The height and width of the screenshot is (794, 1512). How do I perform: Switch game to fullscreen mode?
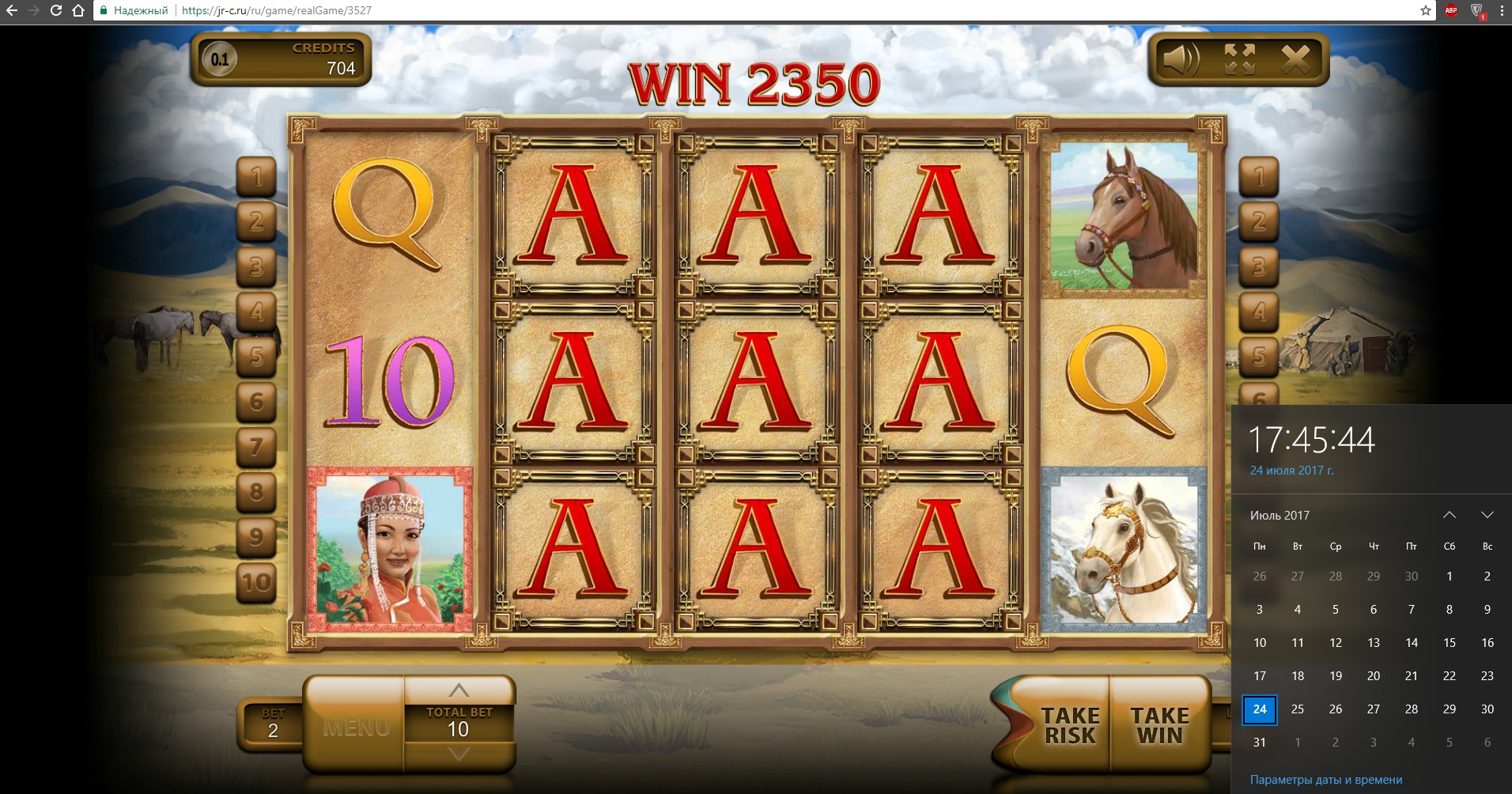(1239, 59)
